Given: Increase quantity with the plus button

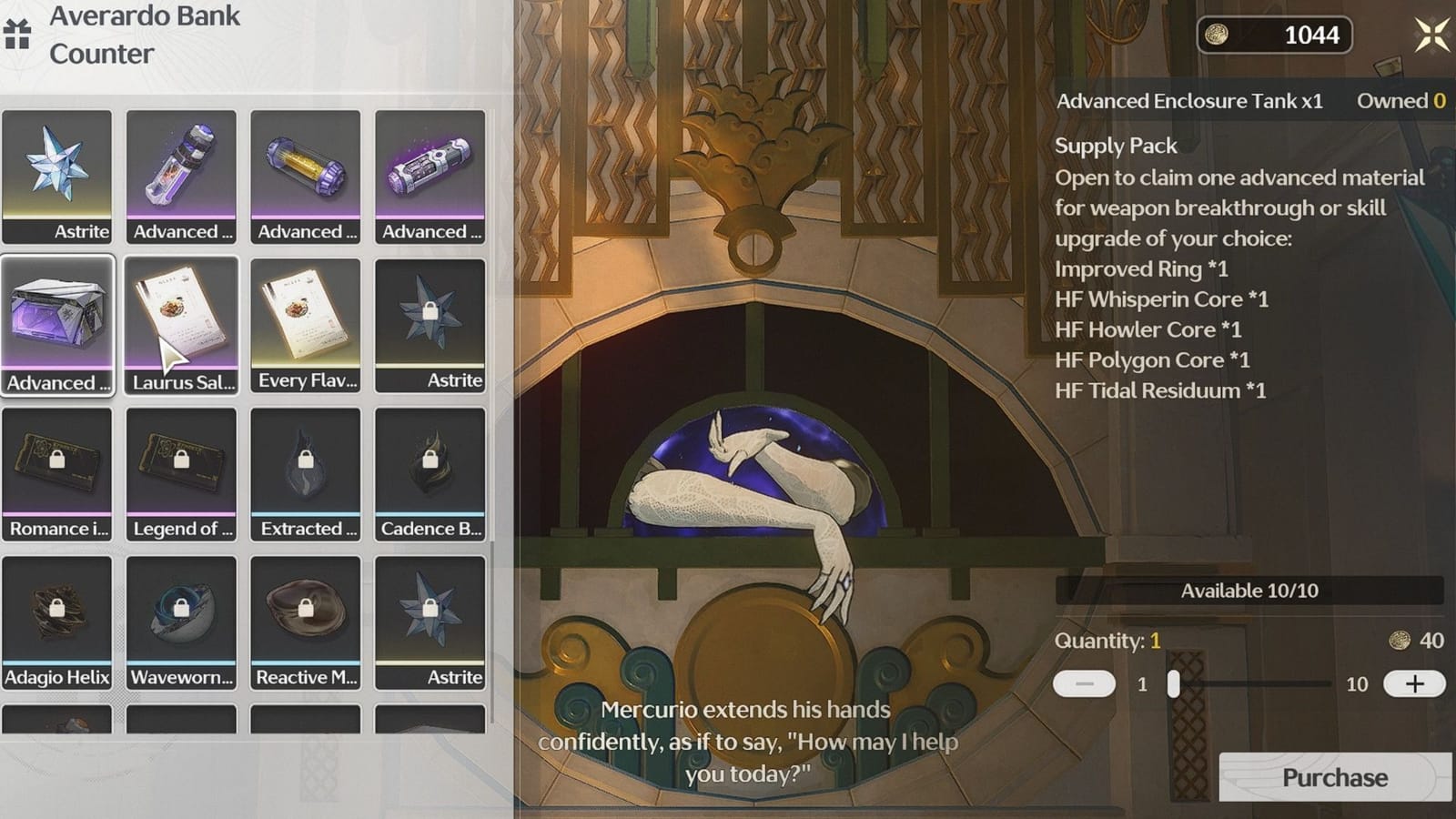Looking at the screenshot, I should 1415,683.
